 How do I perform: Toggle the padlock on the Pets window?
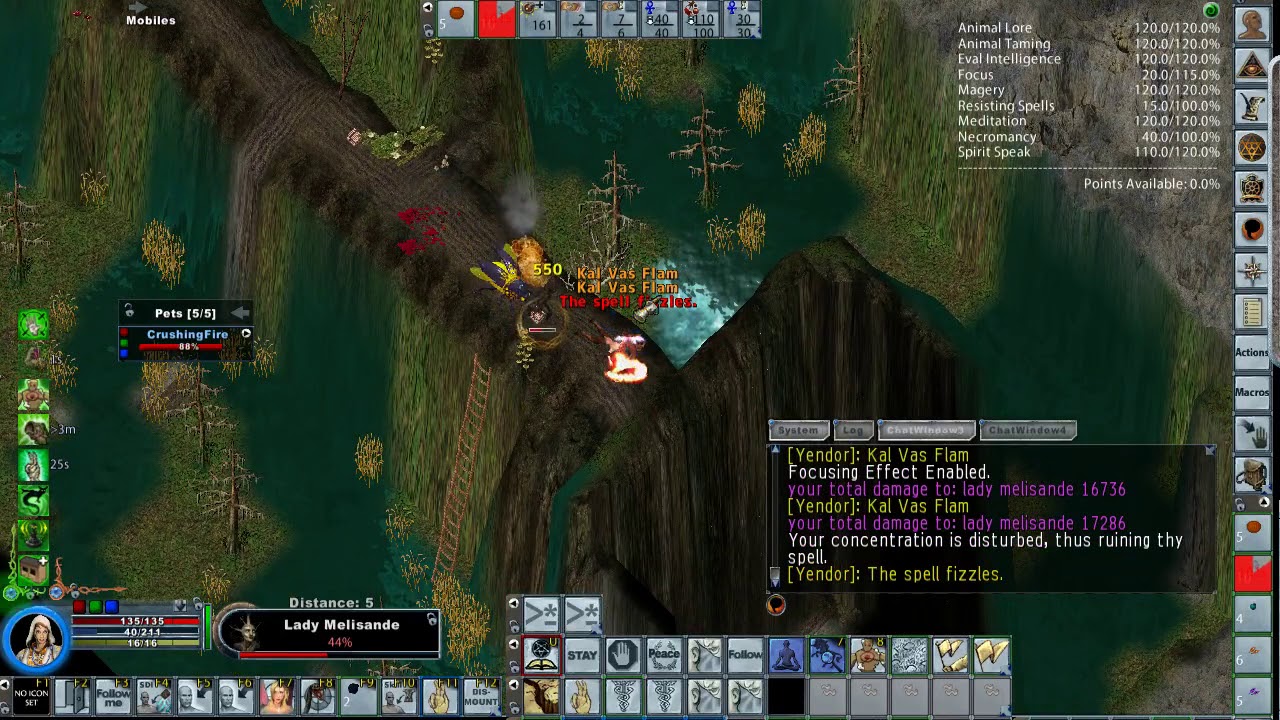128,311
